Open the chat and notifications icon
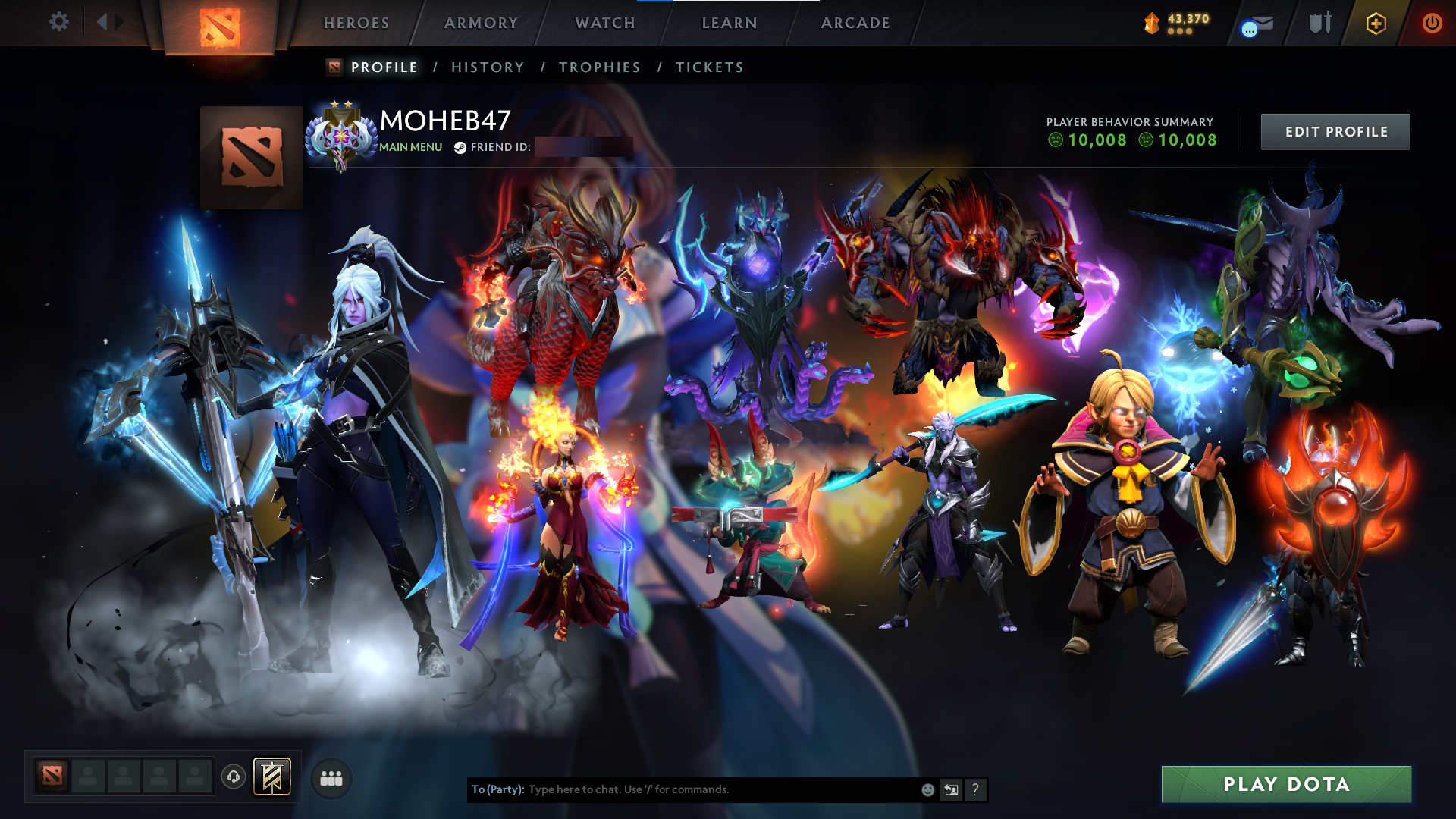Screen dimensions: 1456x819 pyautogui.click(x=1255, y=23)
